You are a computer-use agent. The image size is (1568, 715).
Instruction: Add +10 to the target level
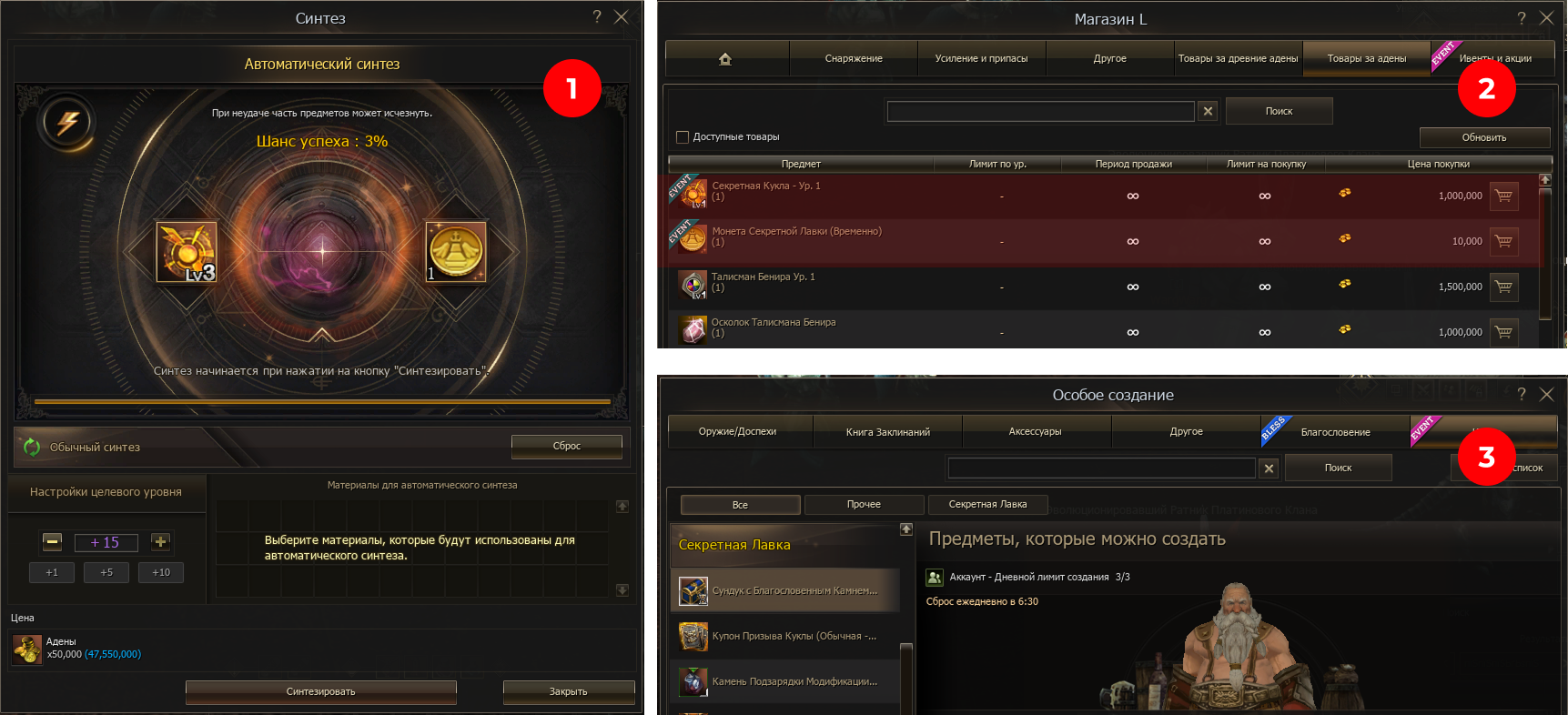point(161,572)
